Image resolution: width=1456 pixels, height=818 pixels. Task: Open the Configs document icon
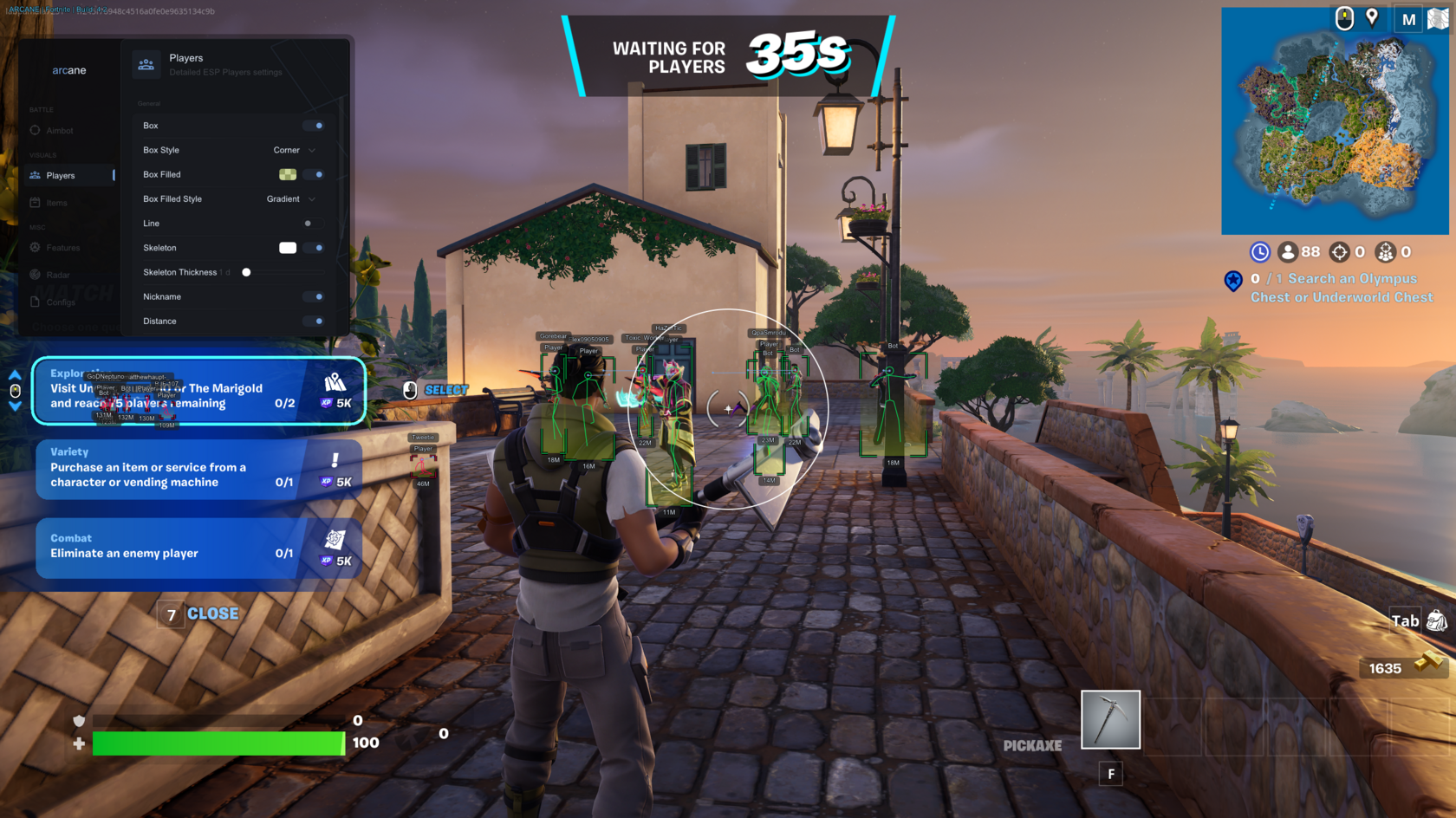point(35,302)
